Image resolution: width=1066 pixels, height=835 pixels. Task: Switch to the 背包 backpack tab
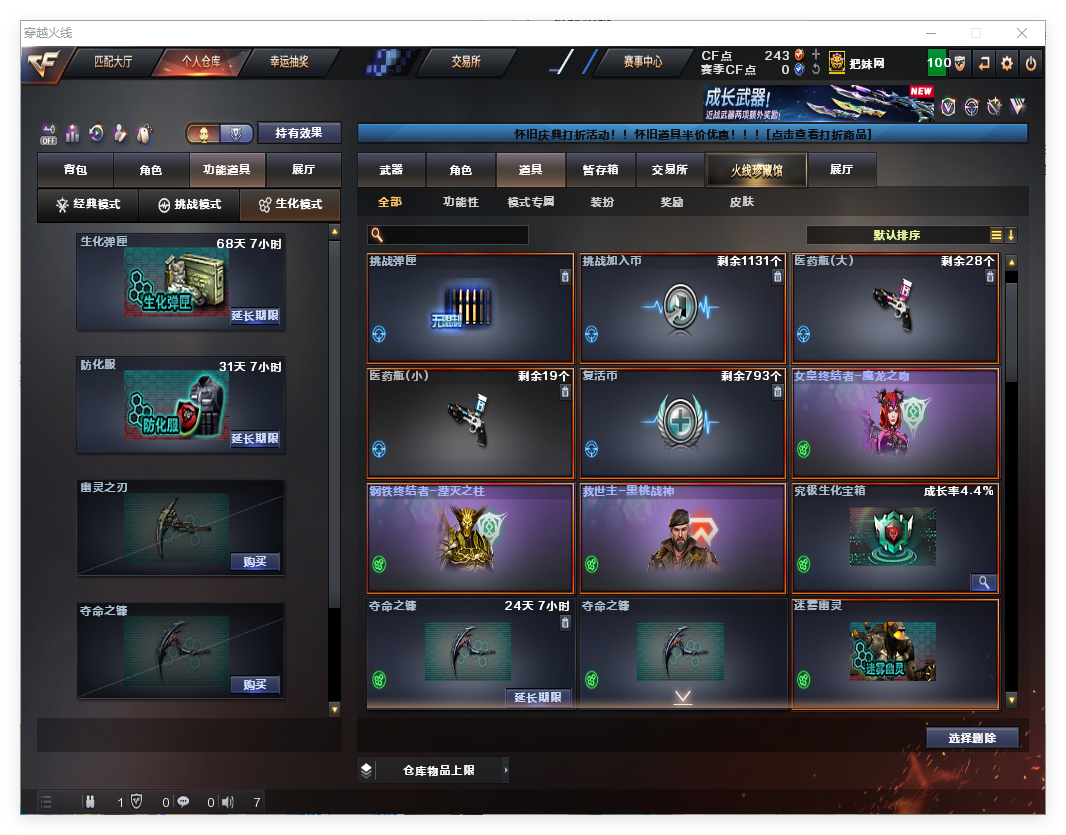[75, 170]
